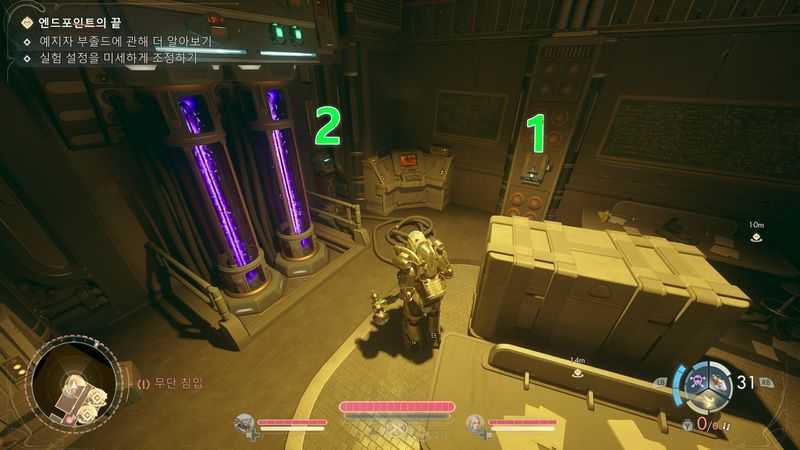Select the 실험 설정을 미세하게 조정하기 objective

point(110,58)
